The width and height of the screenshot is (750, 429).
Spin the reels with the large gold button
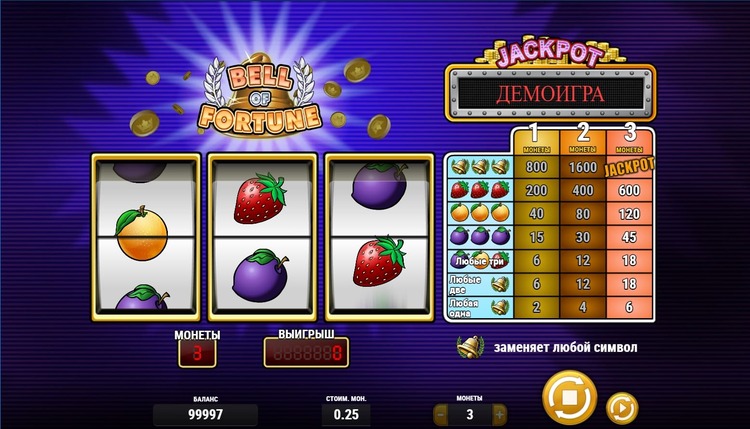569,397
